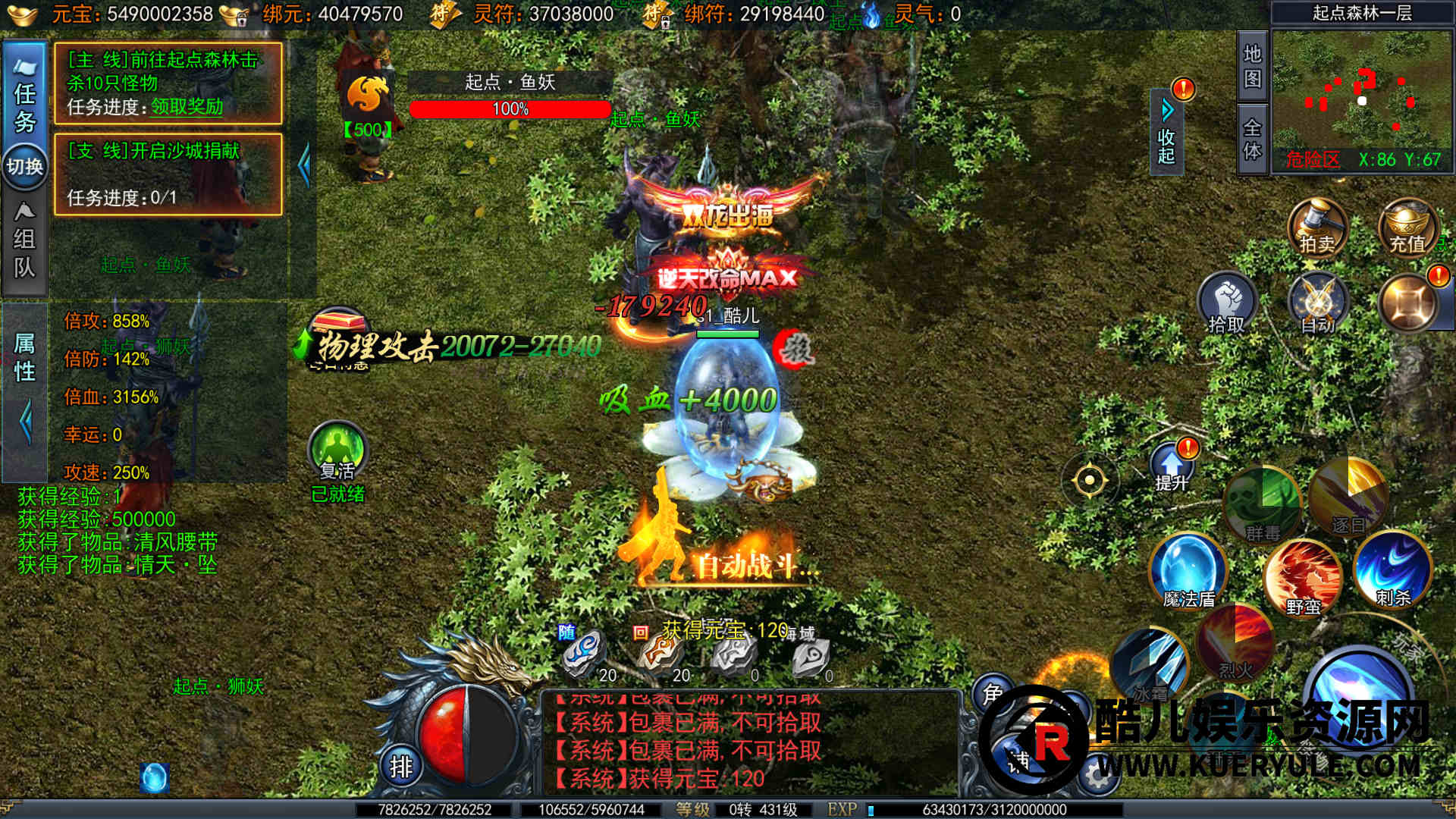Open the 拍卖 auction house
This screenshot has height=819, width=1456.
(x=1317, y=227)
